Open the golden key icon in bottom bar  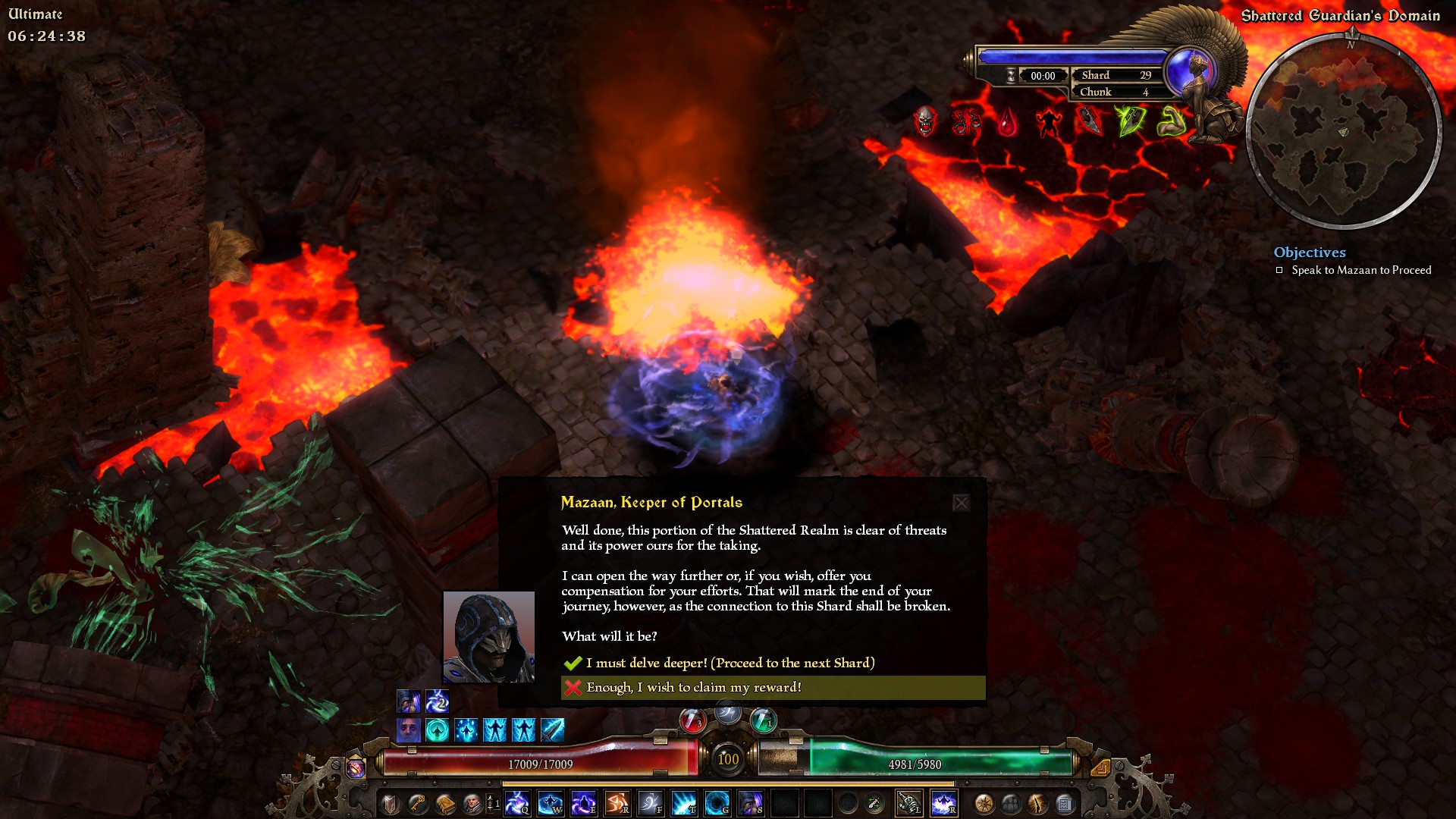point(418,803)
